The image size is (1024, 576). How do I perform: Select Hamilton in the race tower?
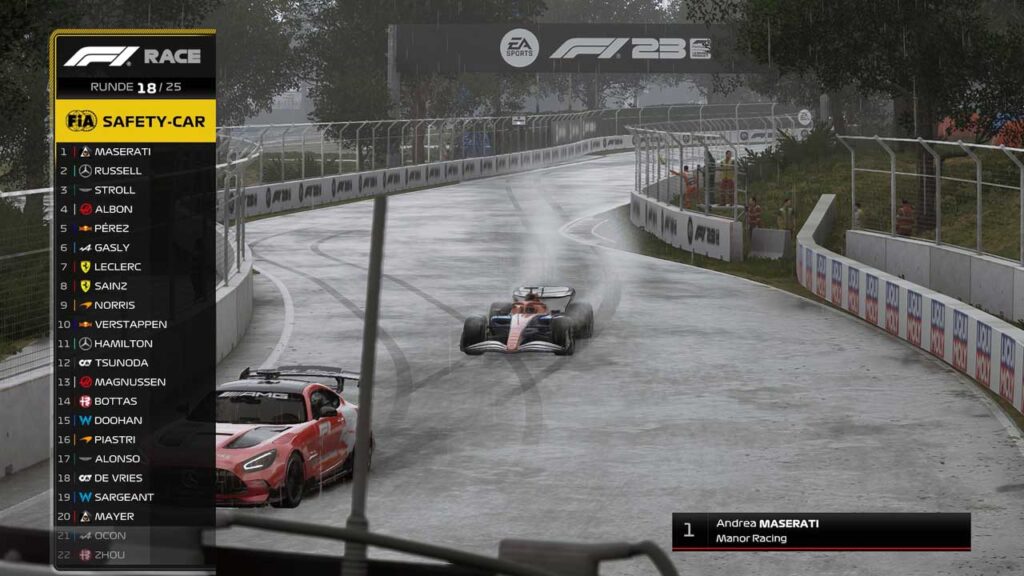(123, 343)
